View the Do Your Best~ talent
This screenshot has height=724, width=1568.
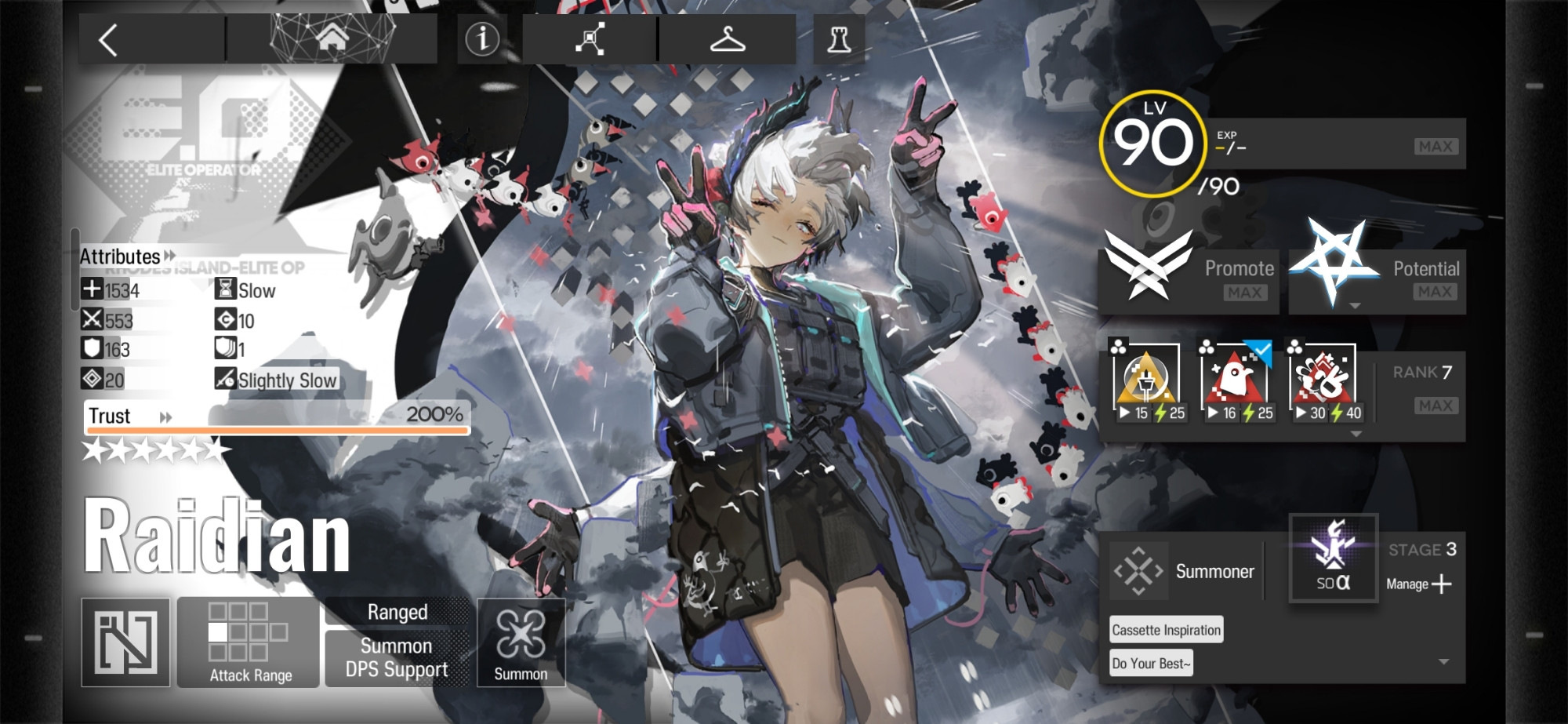click(1151, 664)
